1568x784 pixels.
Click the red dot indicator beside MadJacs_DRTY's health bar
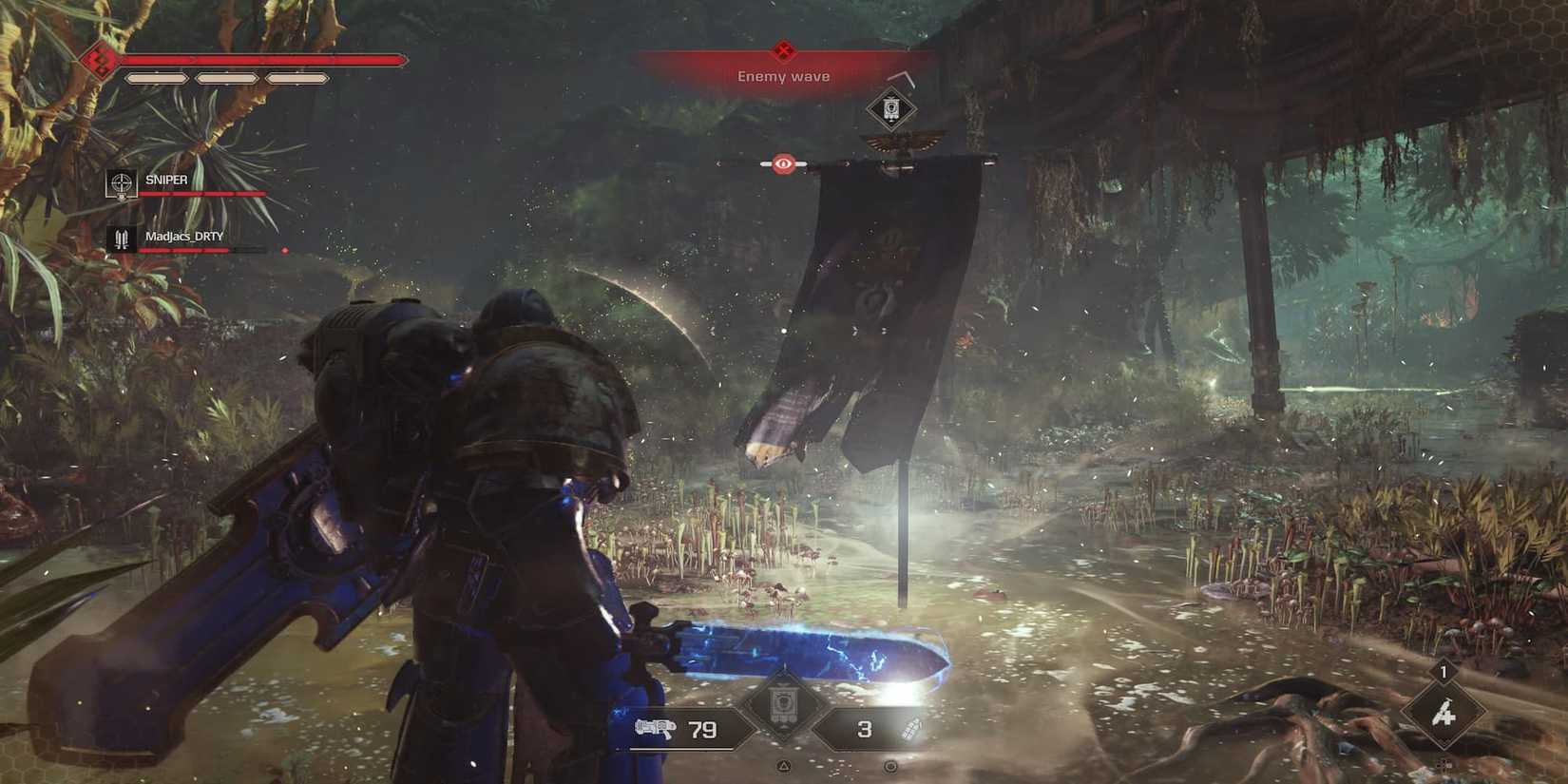pyautogui.click(x=284, y=251)
